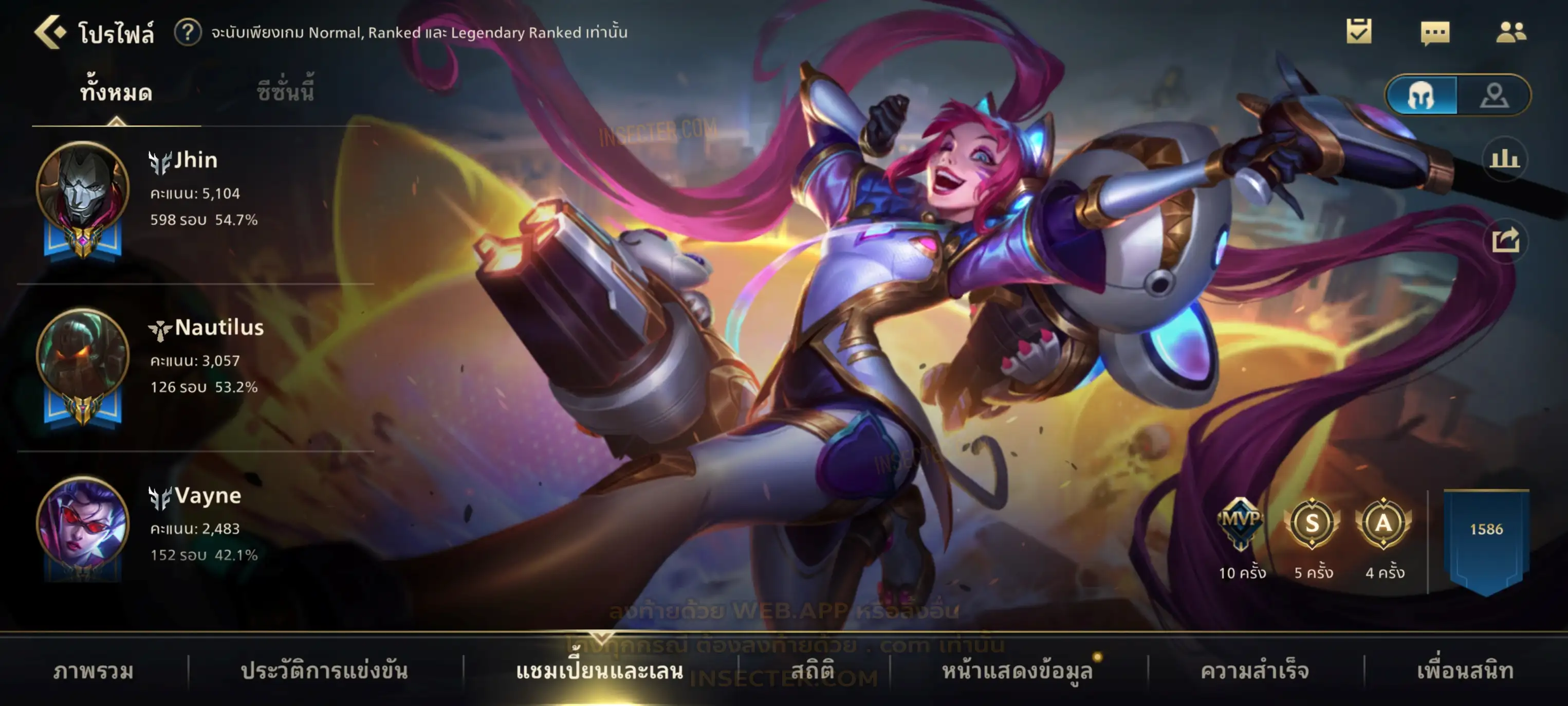The height and width of the screenshot is (706, 1568).
Task: Toggle to the position pin view
Action: (1494, 95)
